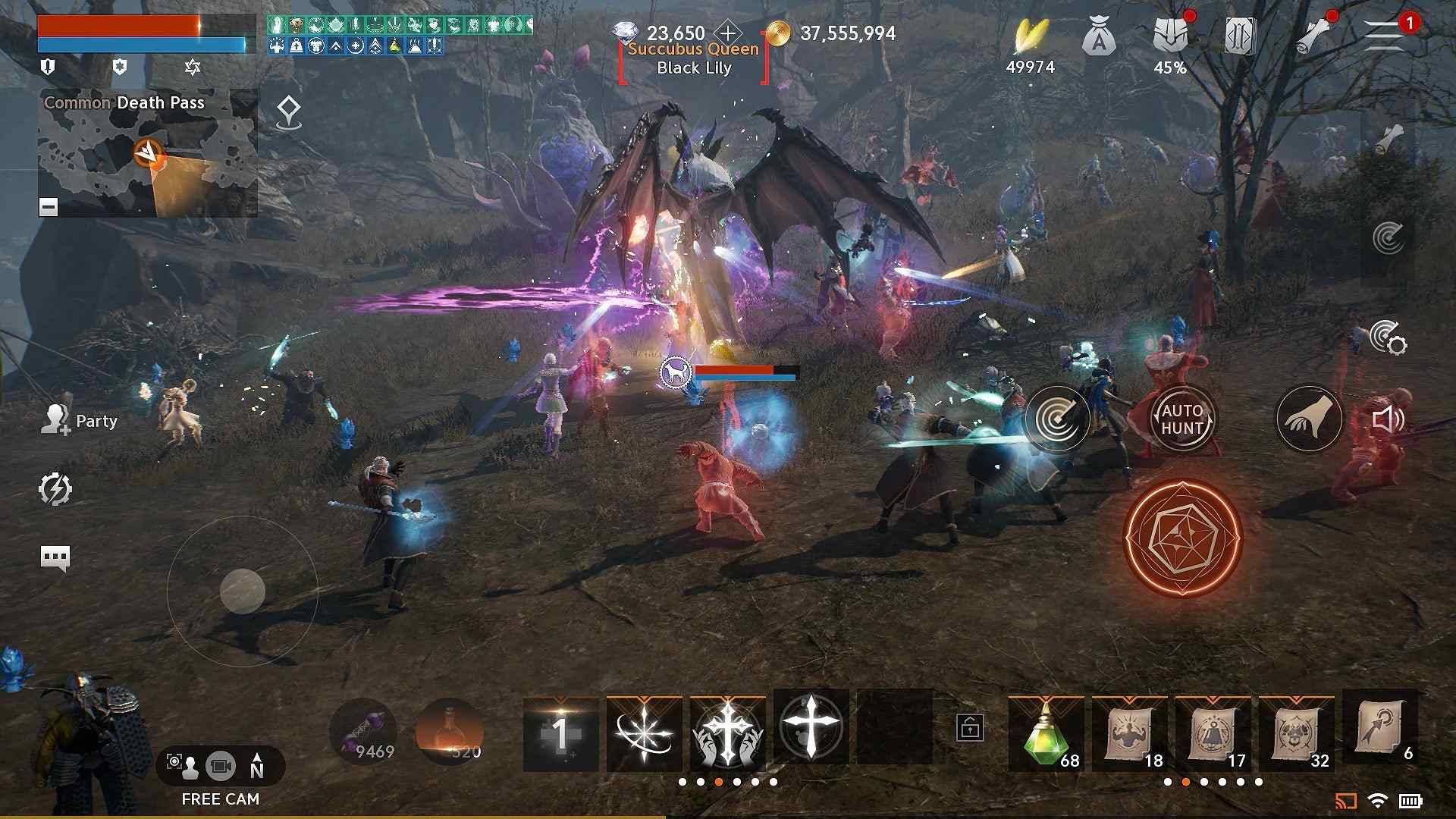Open the chat window

[55, 558]
